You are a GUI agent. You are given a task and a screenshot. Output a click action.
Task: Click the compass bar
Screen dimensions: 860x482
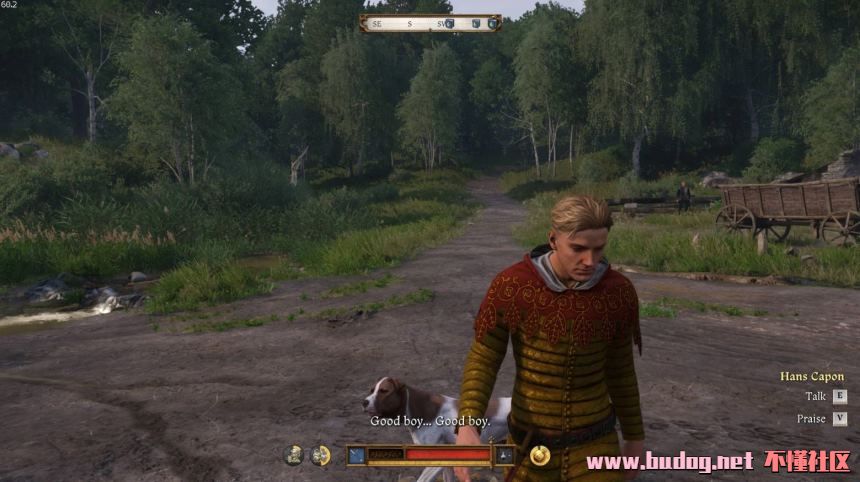430,23
